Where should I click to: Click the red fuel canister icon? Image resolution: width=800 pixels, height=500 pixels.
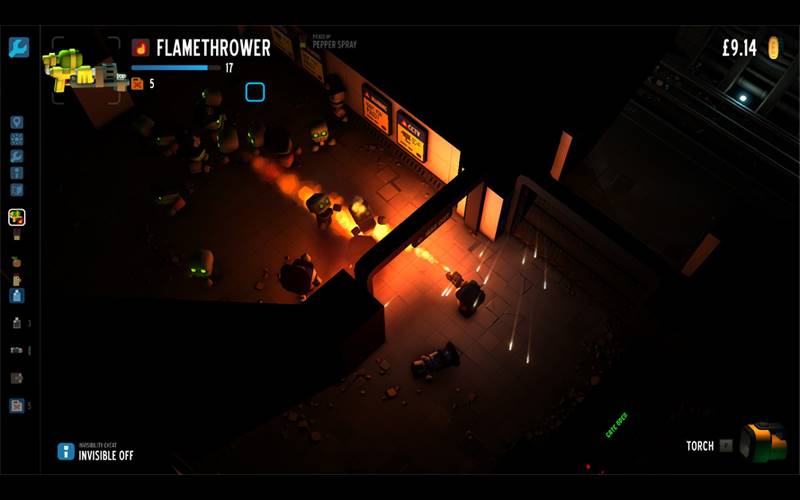tap(138, 84)
